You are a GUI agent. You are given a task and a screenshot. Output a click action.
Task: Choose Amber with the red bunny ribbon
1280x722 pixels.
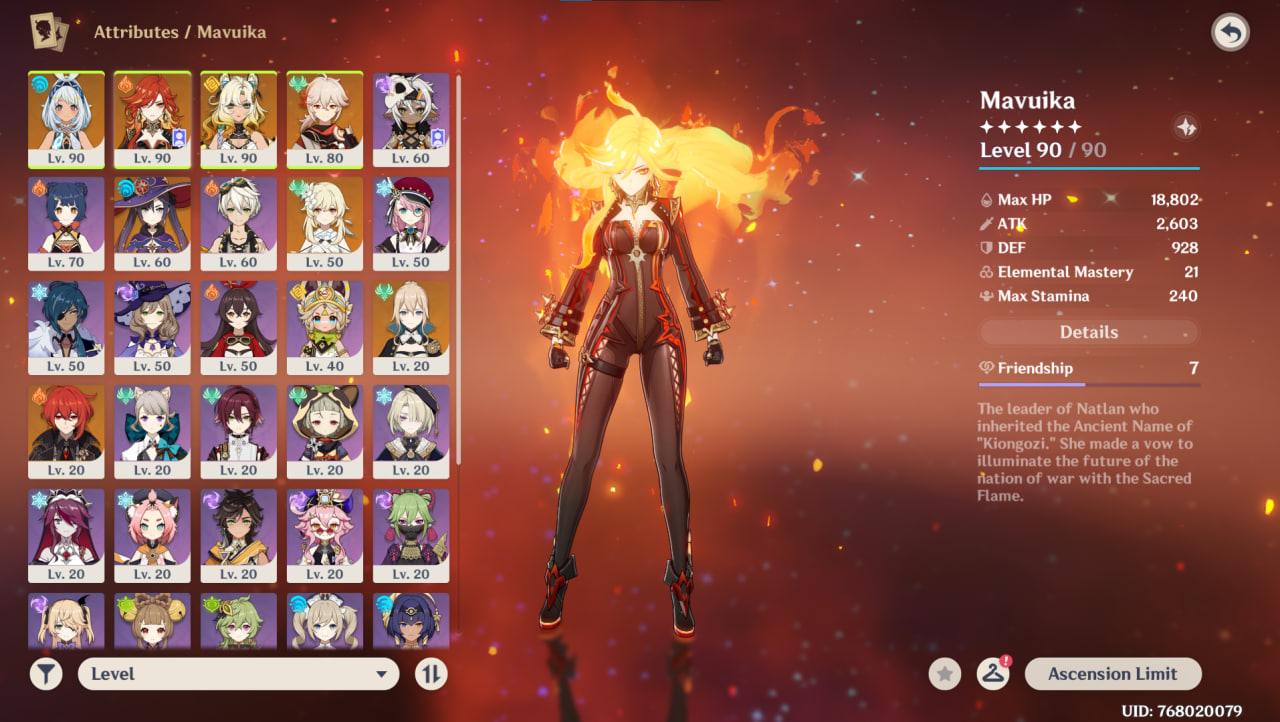[x=238, y=326]
